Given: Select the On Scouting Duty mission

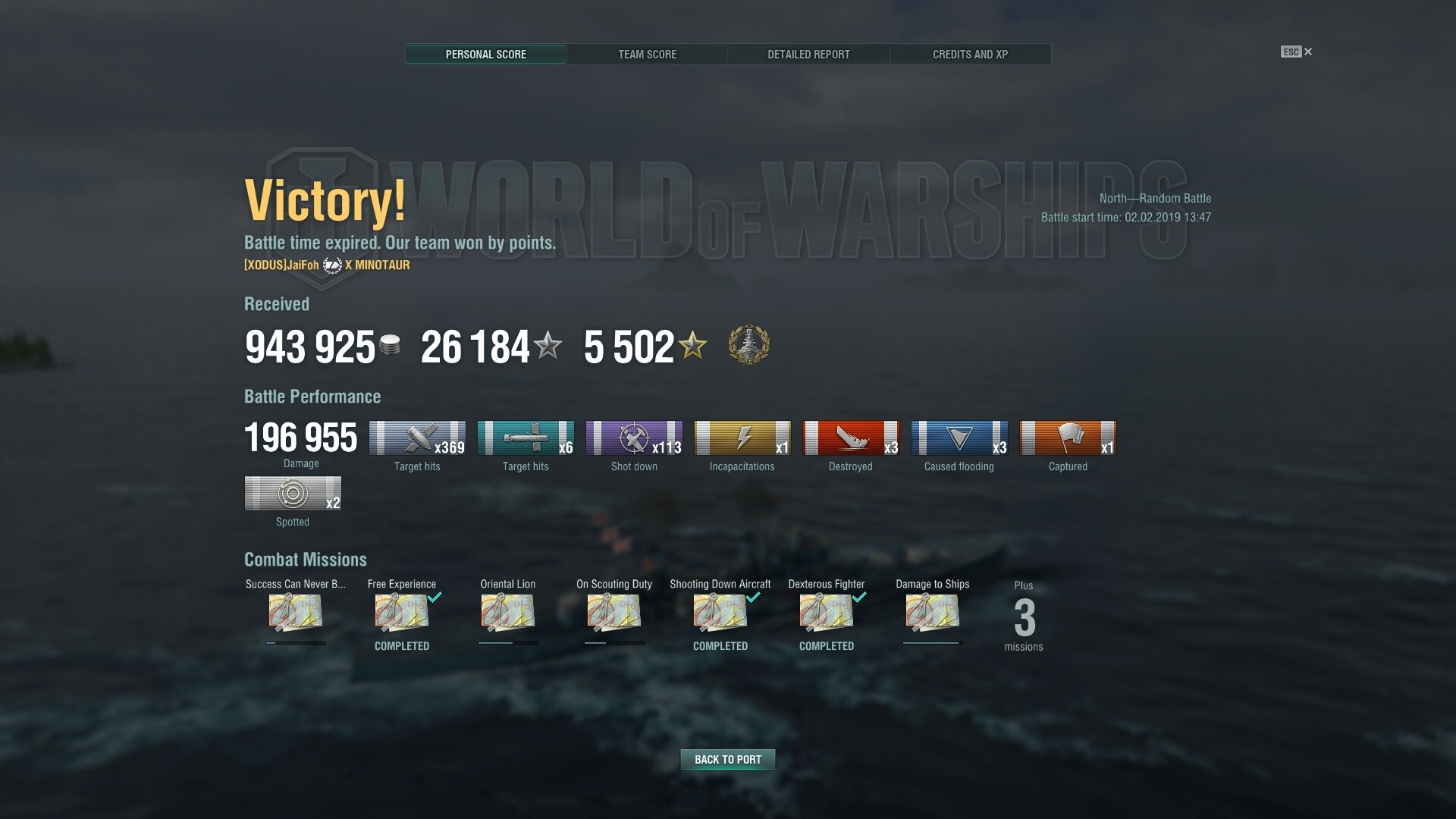Looking at the screenshot, I should pyautogui.click(x=614, y=613).
